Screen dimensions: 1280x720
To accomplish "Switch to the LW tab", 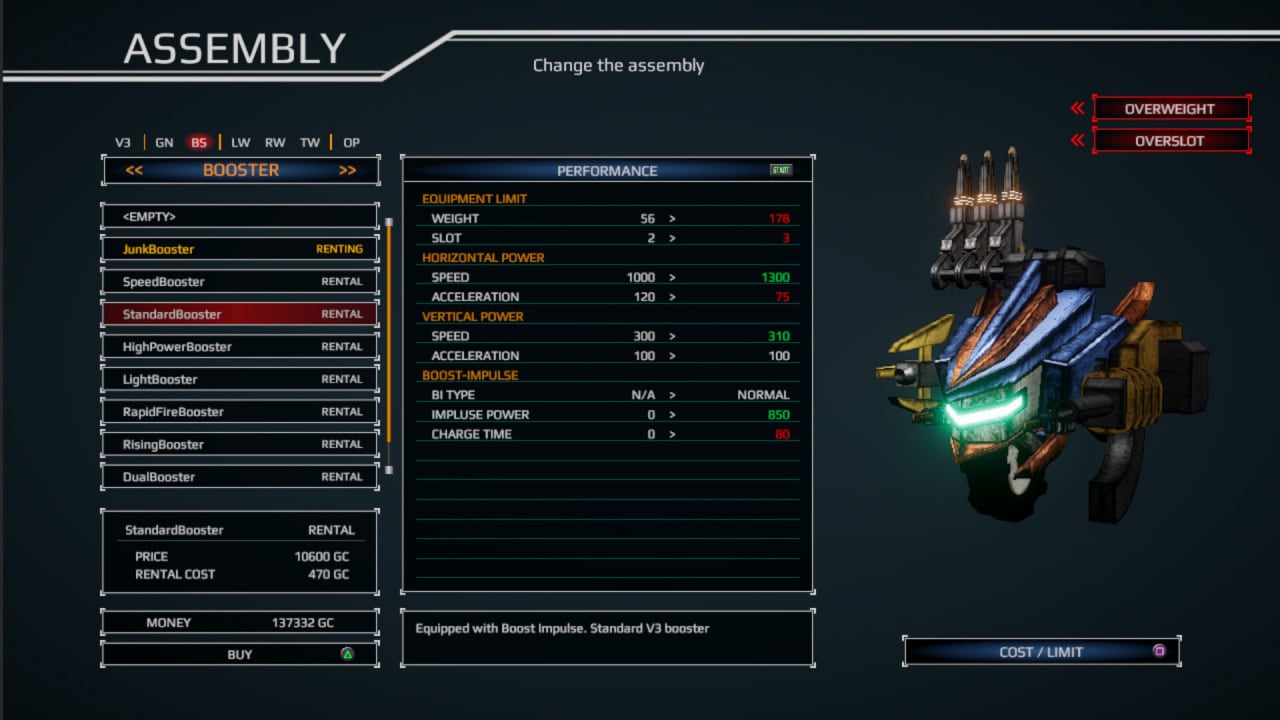I will (241, 143).
